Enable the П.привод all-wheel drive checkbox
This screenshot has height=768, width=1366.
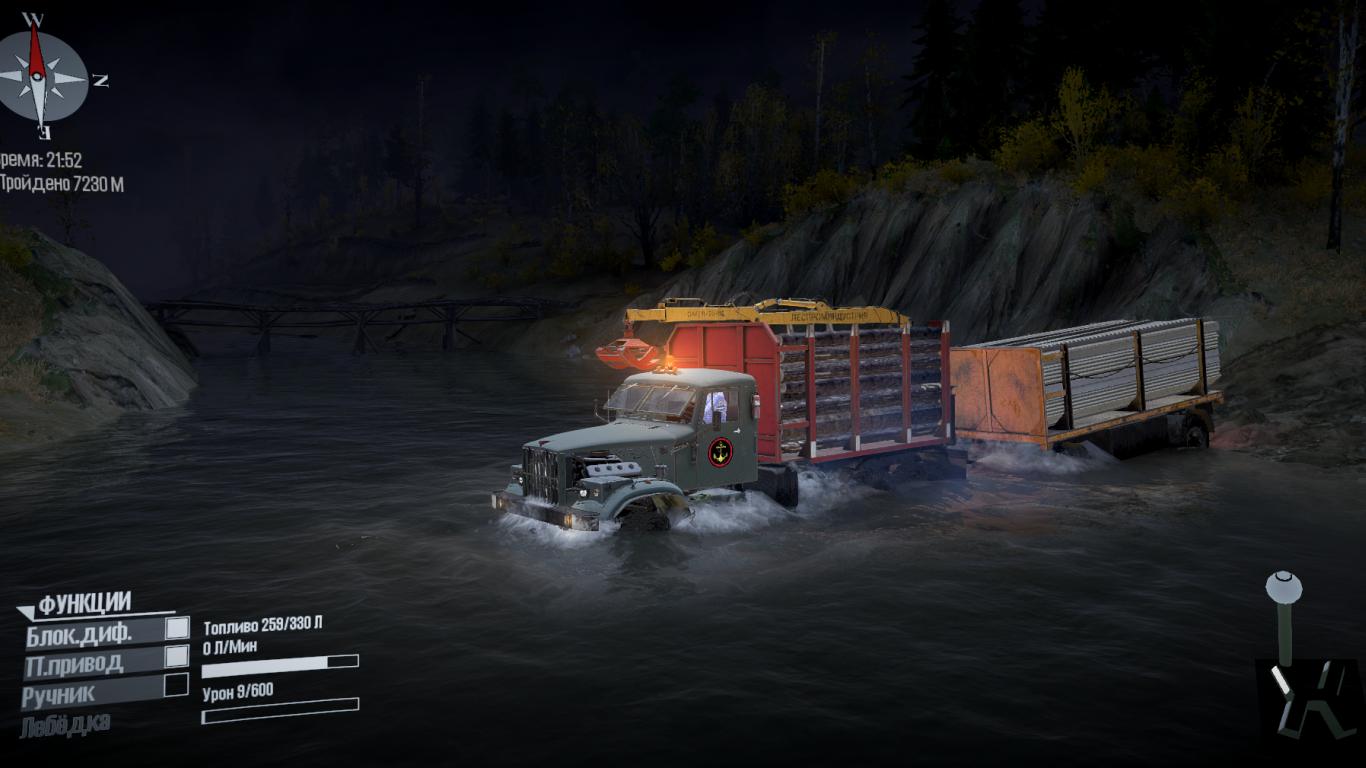coord(177,656)
